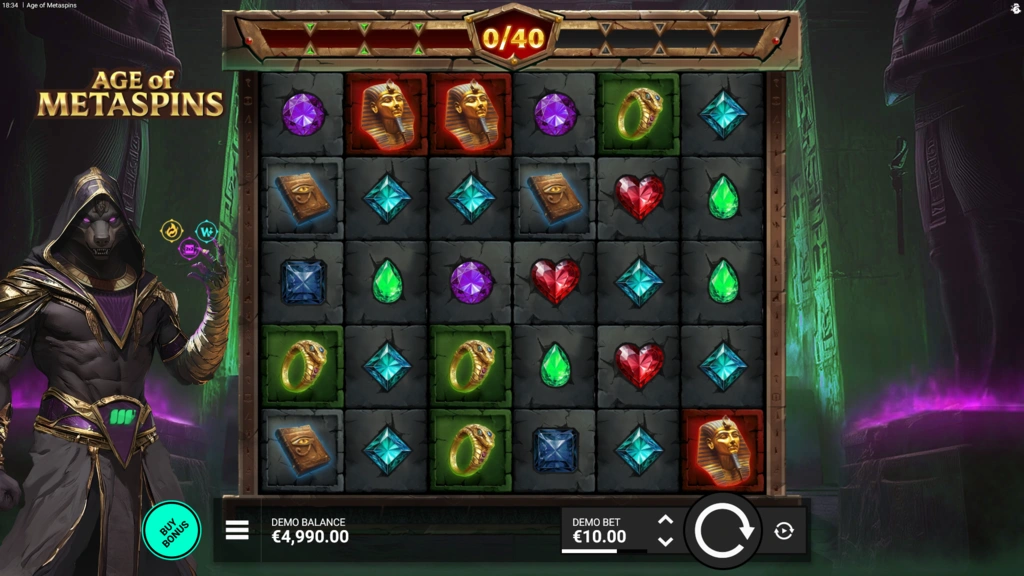Decrease the demo bet with the down arrow
Viewport: 1024px width, 576px height.
click(x=665, y=541)
